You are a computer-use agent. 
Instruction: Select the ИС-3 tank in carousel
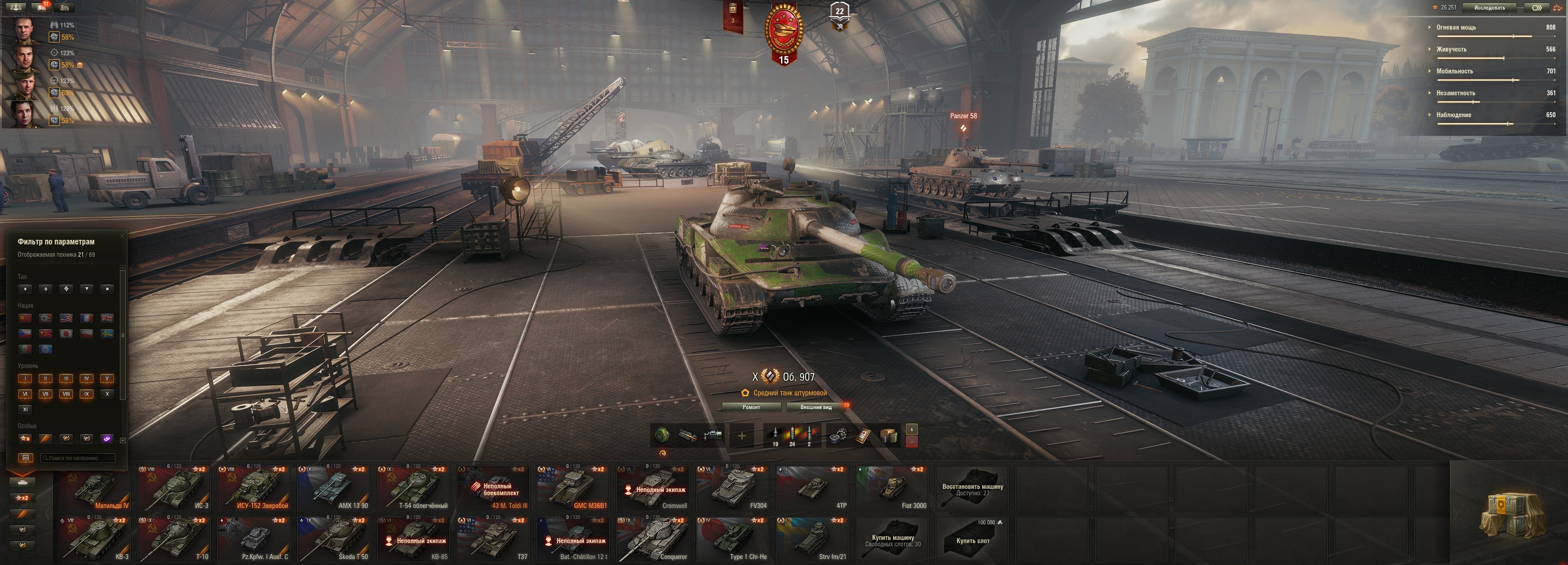174,488
